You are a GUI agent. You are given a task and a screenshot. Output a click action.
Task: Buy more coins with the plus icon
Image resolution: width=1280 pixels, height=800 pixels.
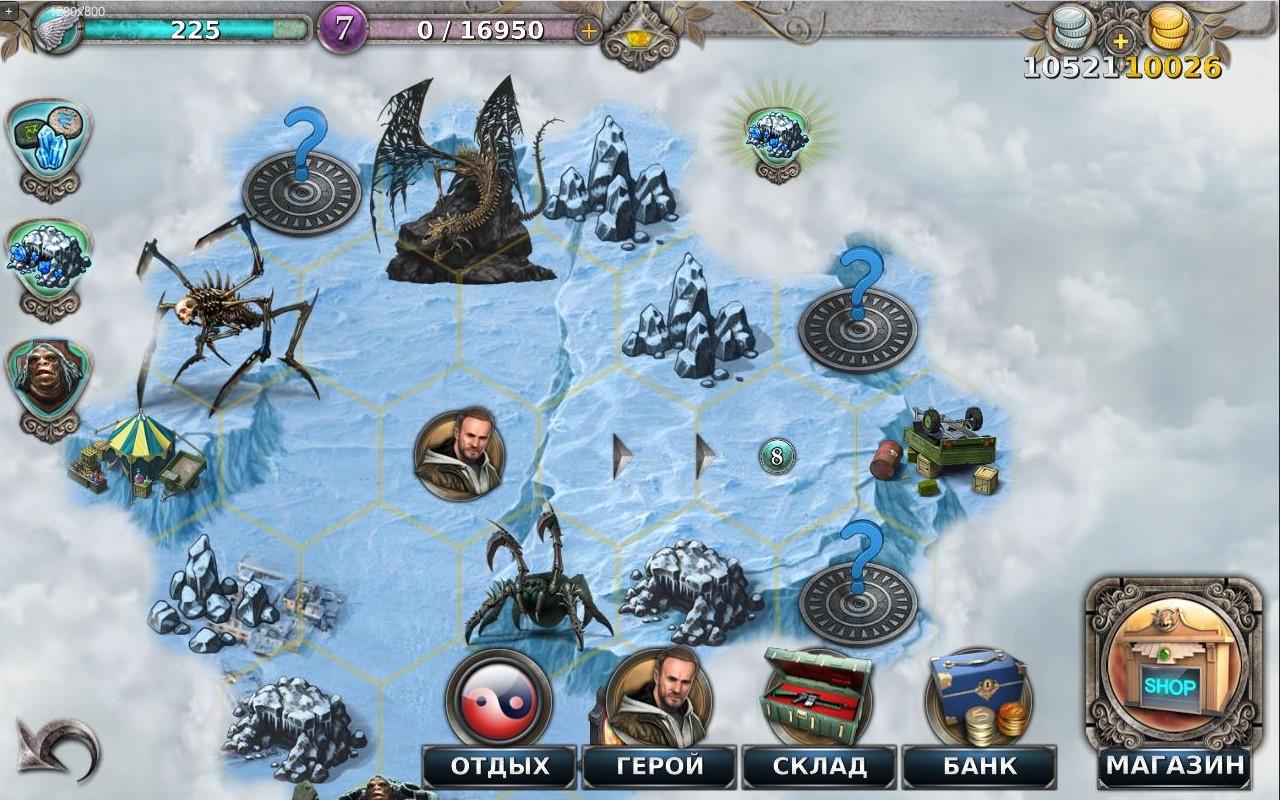[1121, 41]
